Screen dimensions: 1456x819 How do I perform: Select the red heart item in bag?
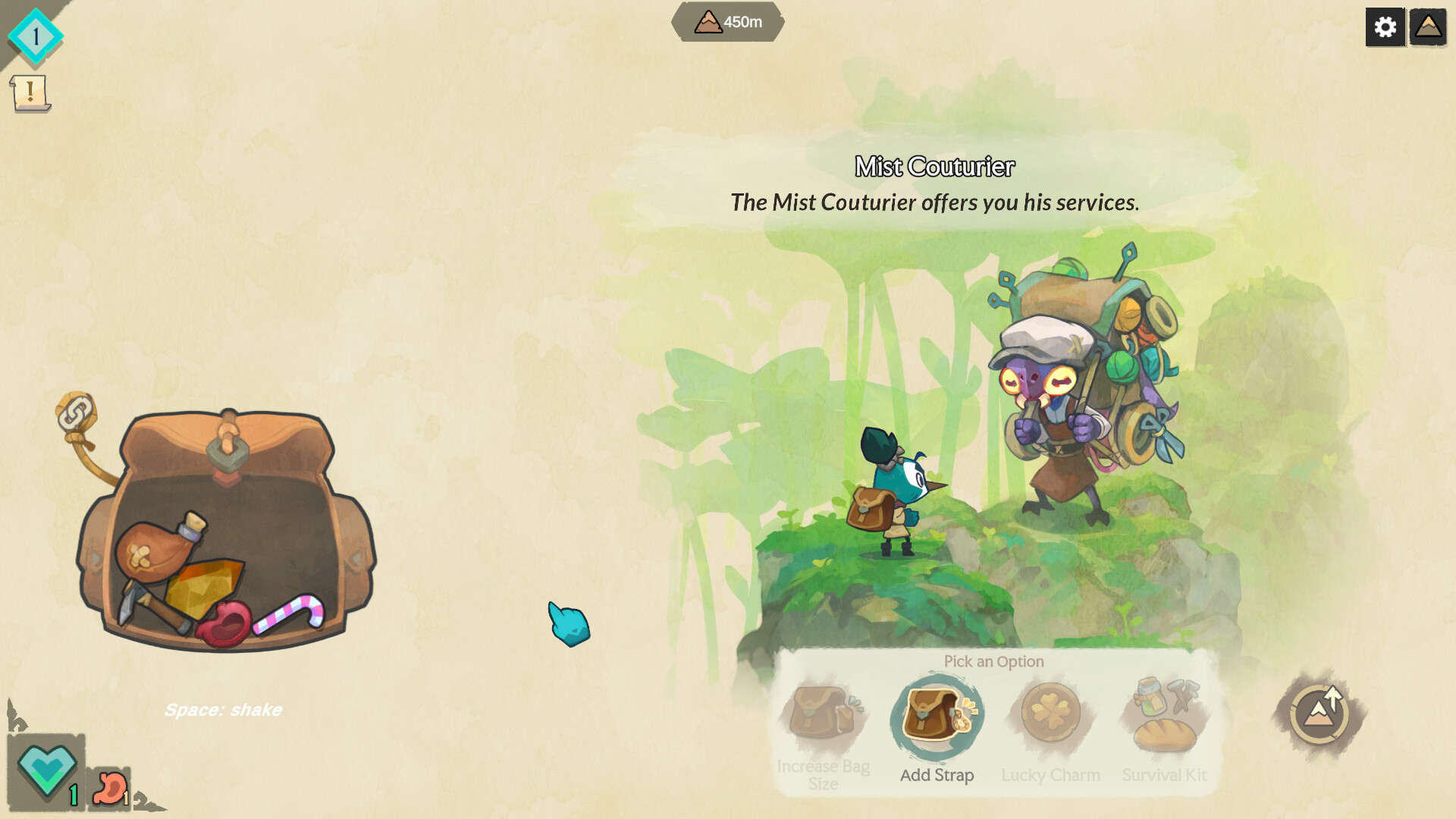[x=225, y=624]
